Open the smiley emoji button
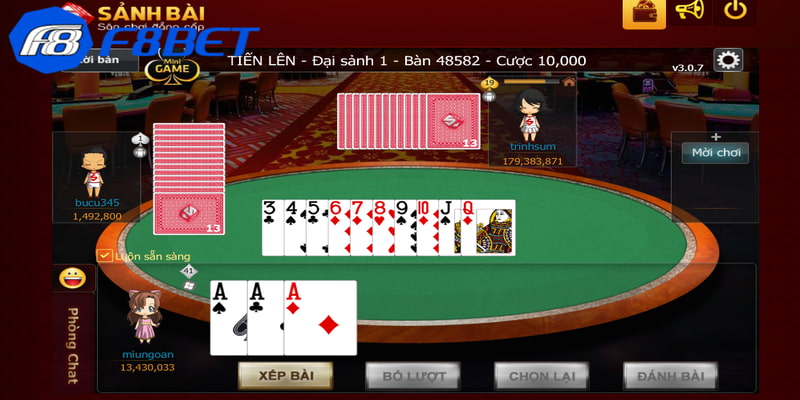 click(72, 278)
